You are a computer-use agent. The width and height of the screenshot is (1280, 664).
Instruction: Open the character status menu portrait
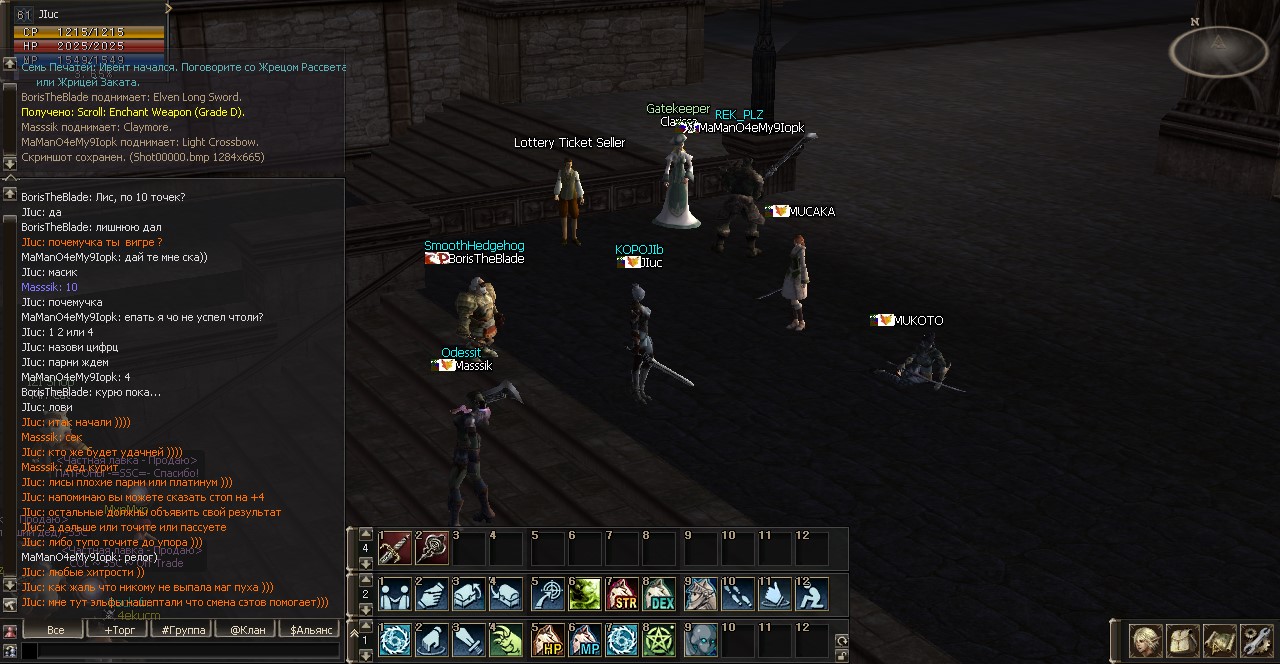click(x=1145, y=640)
